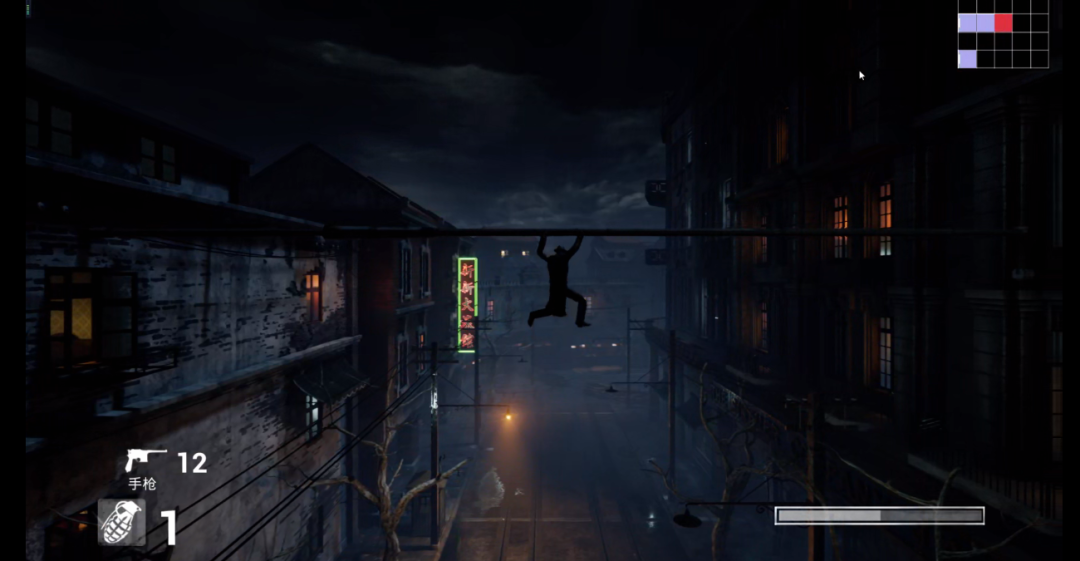This screenshot has height=561, width=1080.
Task: Click the red room on the minimap
Action: (x=1003, y=23)
